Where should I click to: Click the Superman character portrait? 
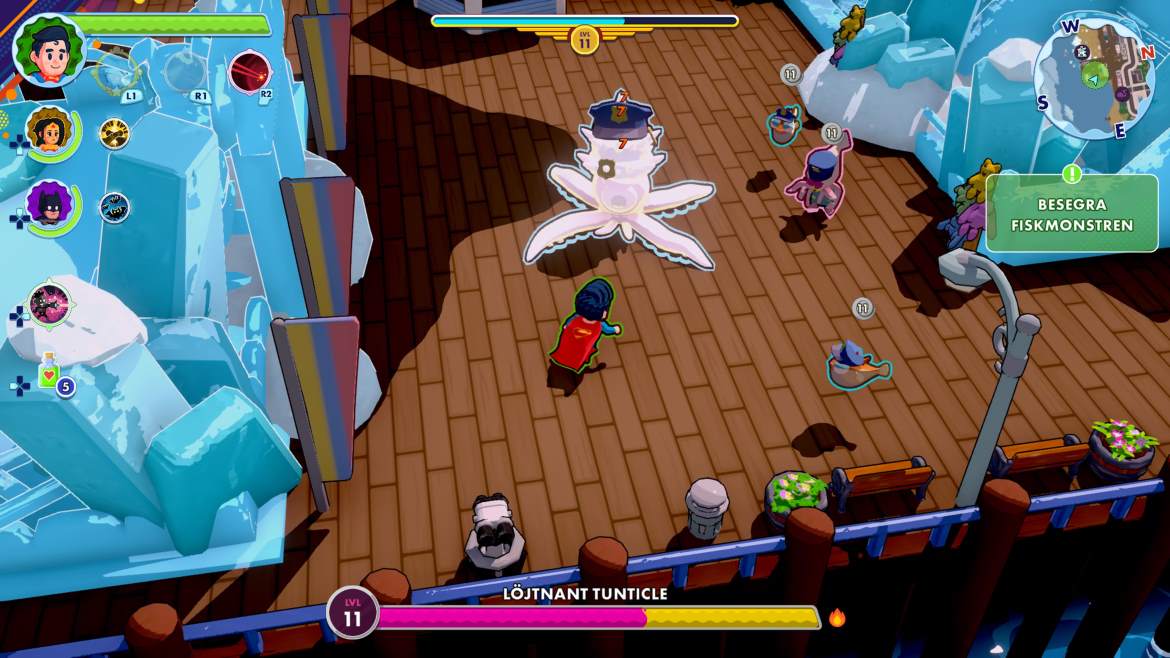[48, 50]
